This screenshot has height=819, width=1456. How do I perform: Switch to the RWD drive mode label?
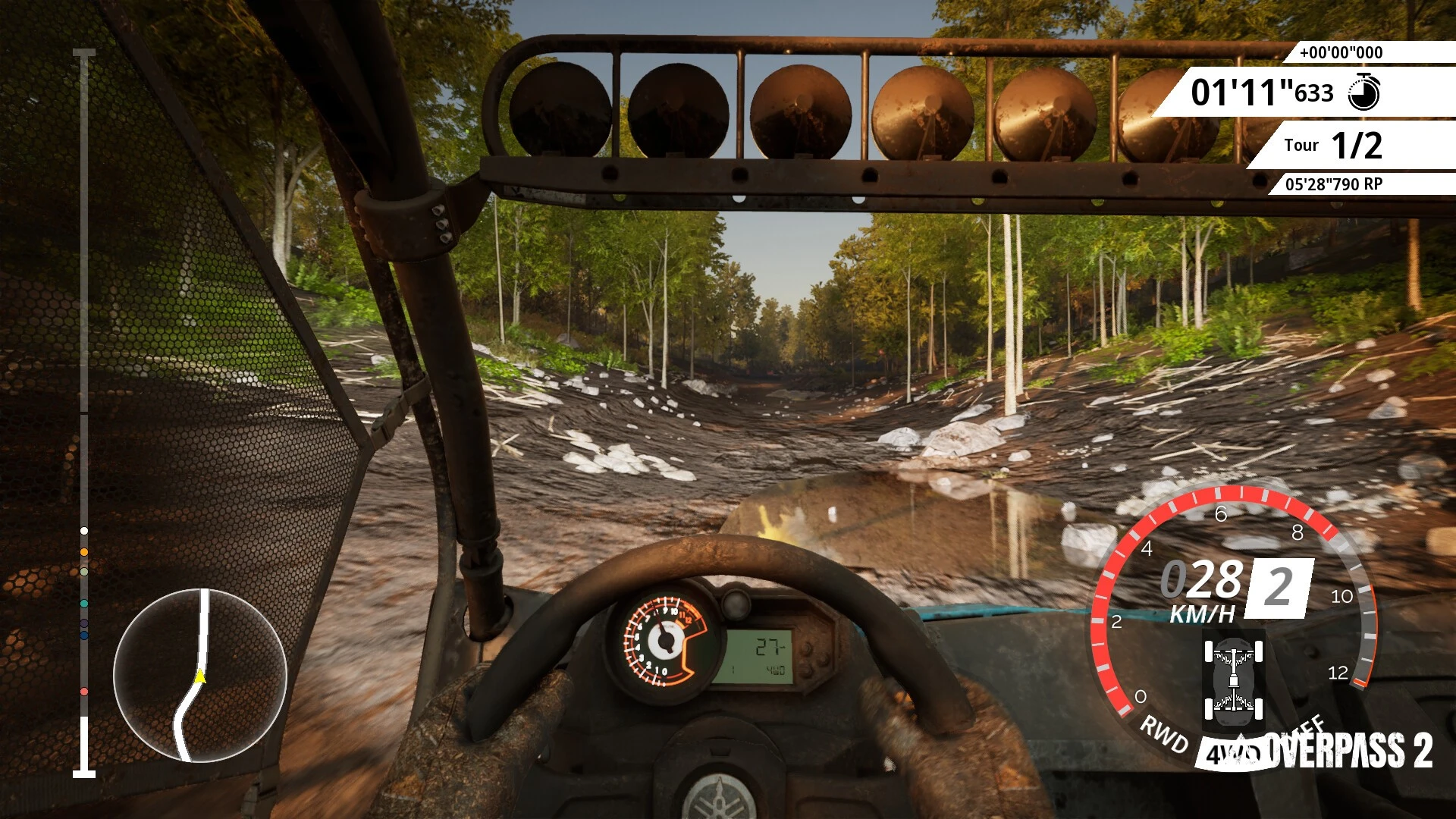point(1164,734)
